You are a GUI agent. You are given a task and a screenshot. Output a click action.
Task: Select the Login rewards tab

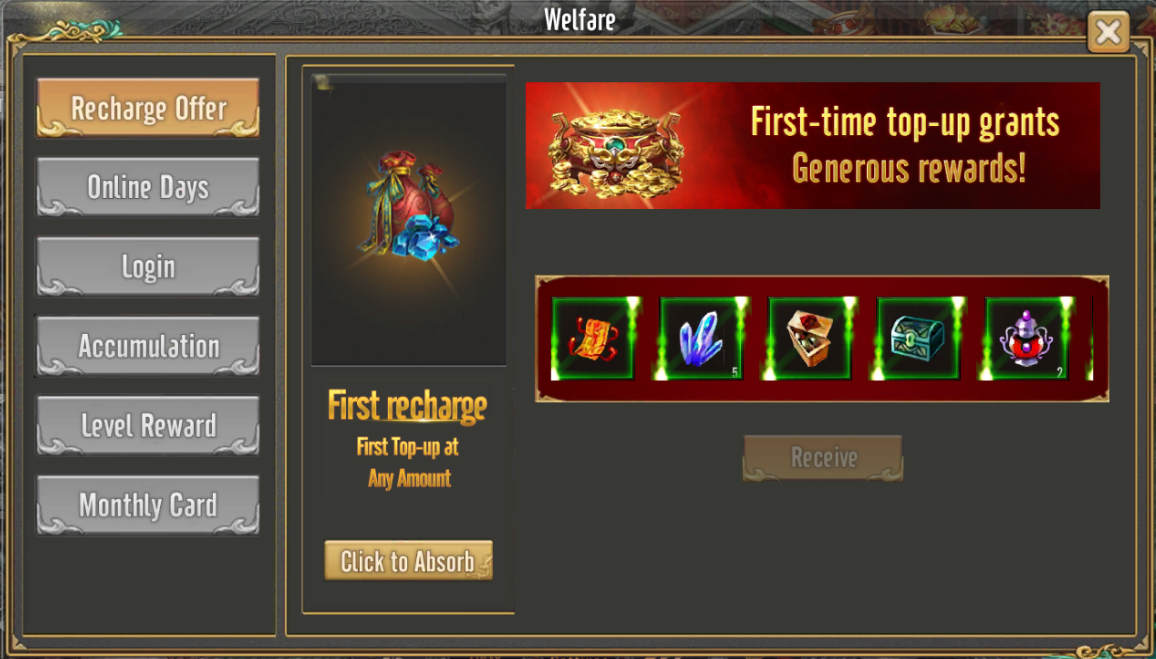(x=148, y=267)
